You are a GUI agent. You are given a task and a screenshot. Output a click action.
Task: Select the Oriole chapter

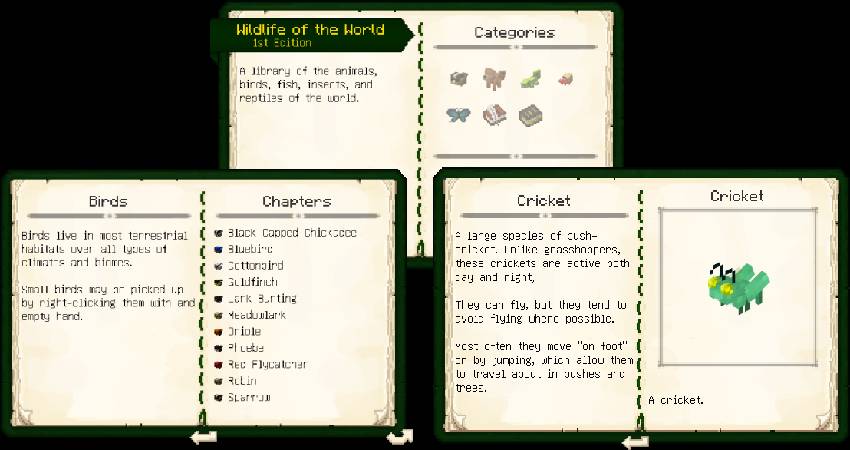point(243,332)
